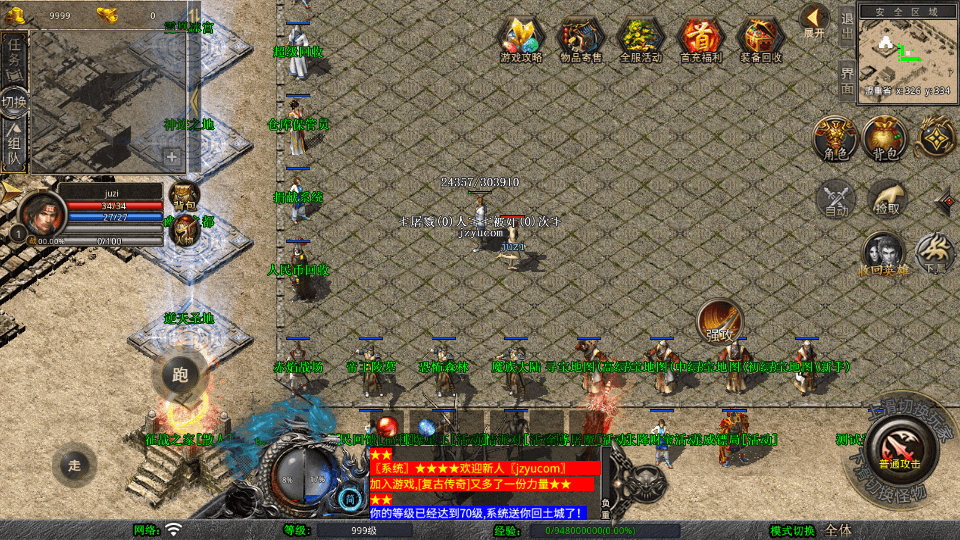Open the 背包 bag beside 角色
The width and height of the screenshot is (960, 540).
[885, 137]
